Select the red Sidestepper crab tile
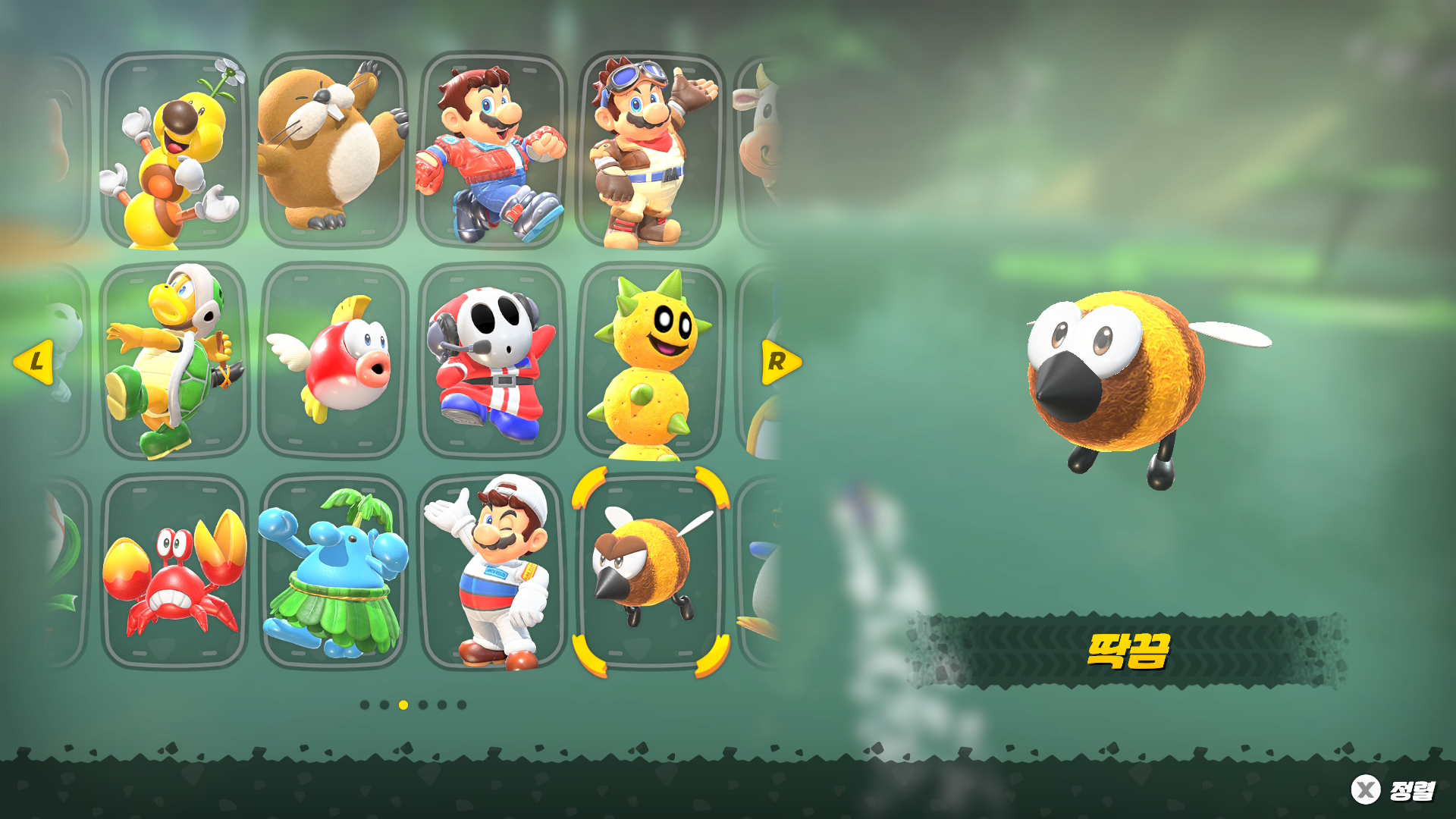The image size is (1456, 819). click(174, 573)
